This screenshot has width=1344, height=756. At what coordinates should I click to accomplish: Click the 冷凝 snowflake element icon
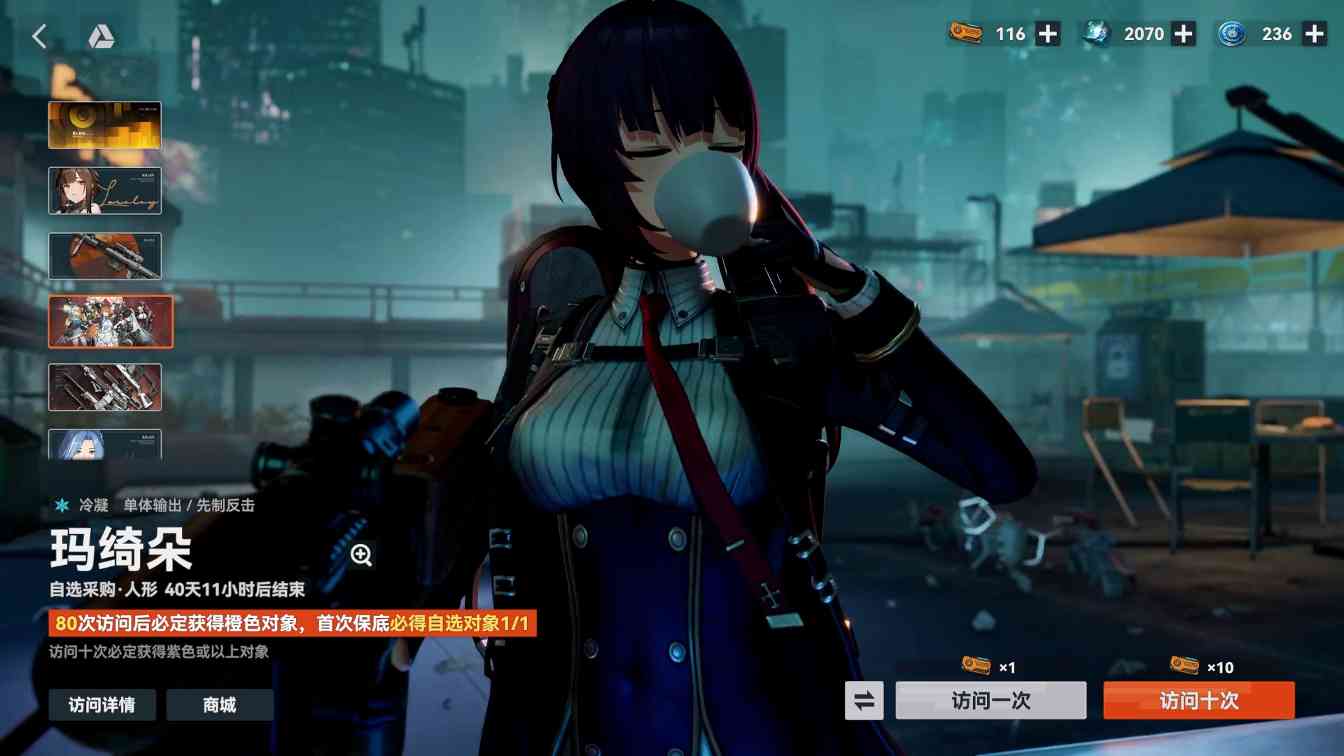[62, 505]
